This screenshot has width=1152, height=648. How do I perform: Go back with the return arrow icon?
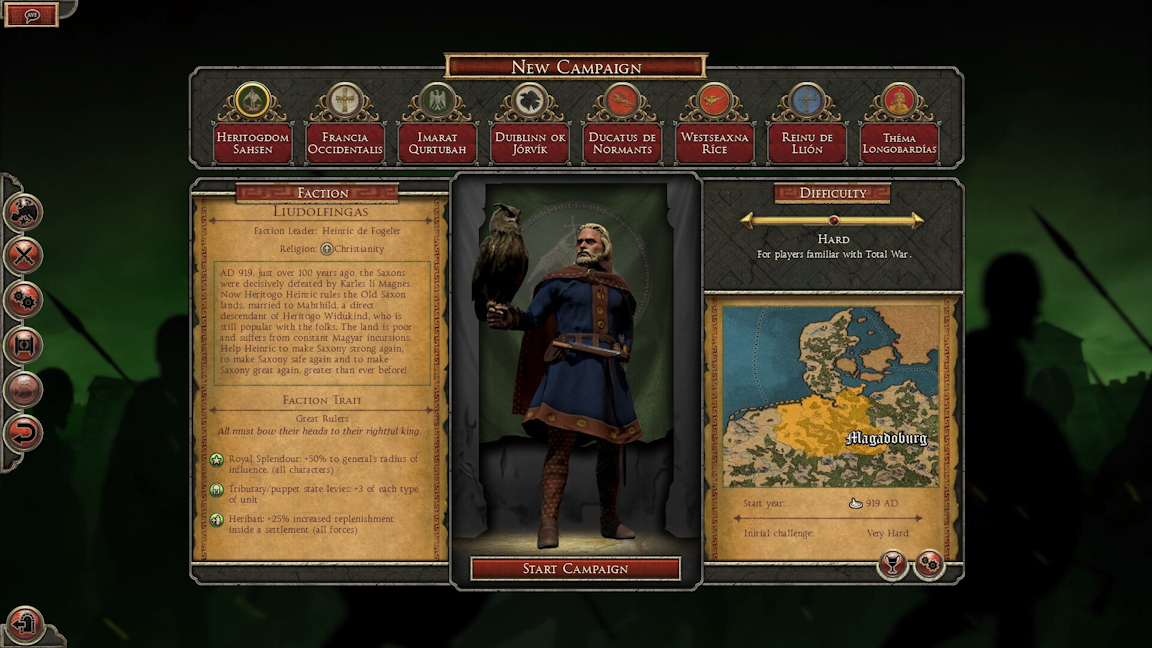pyautogui.click(x=23, y=433)
